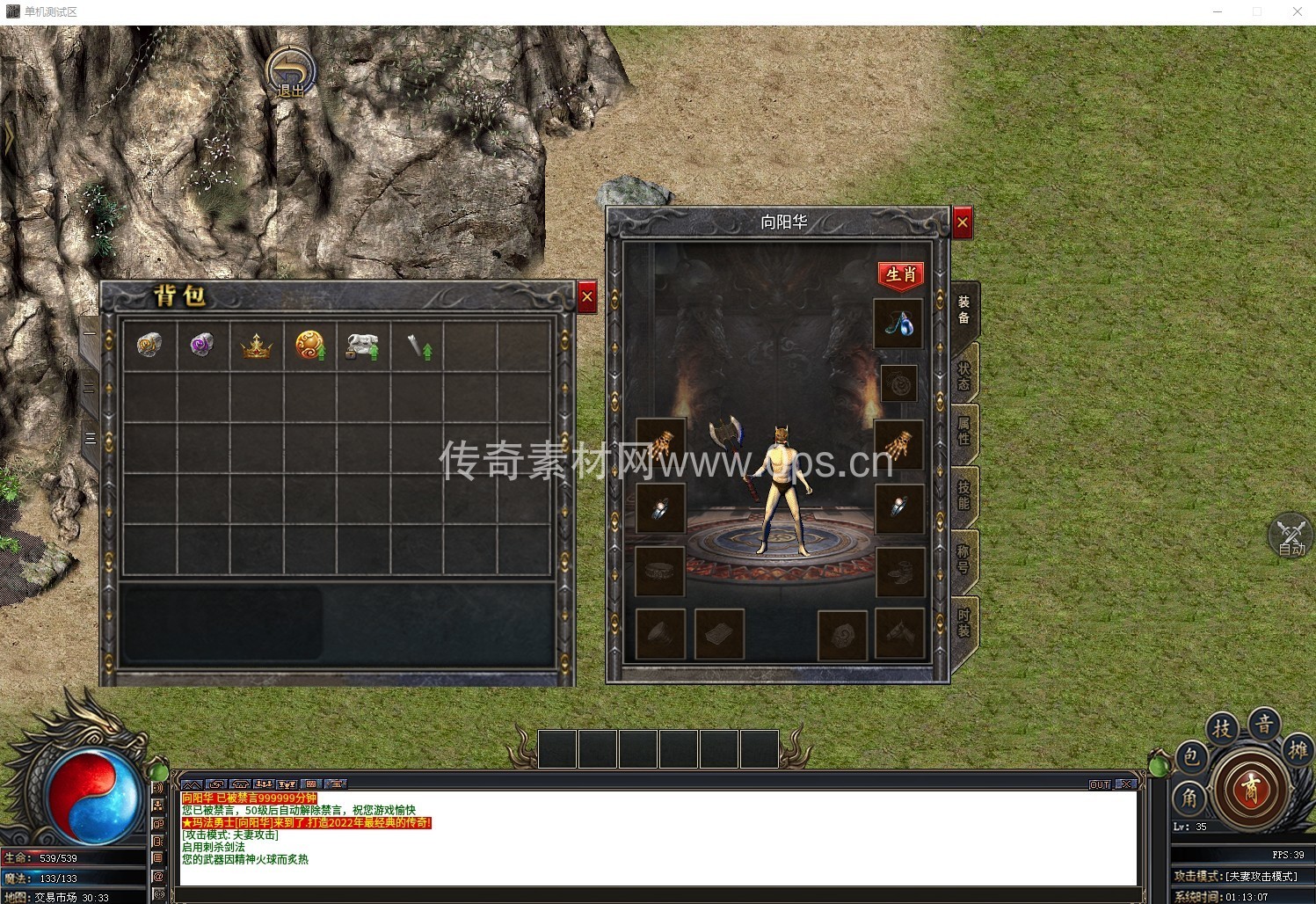Switch to the 时装 fashion tab

coord(963,623)
